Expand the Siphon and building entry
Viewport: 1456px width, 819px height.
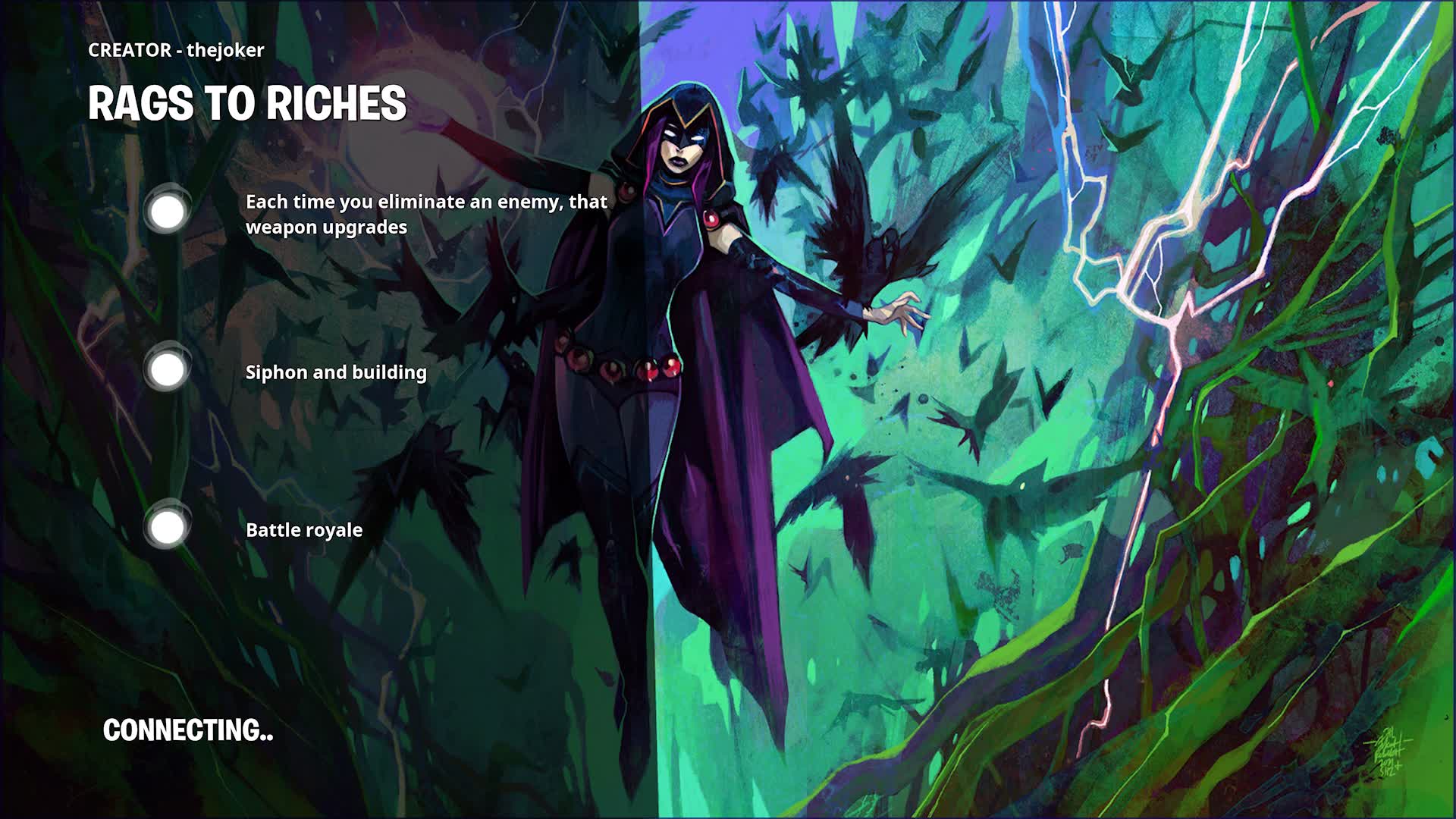tap(335, 372)
